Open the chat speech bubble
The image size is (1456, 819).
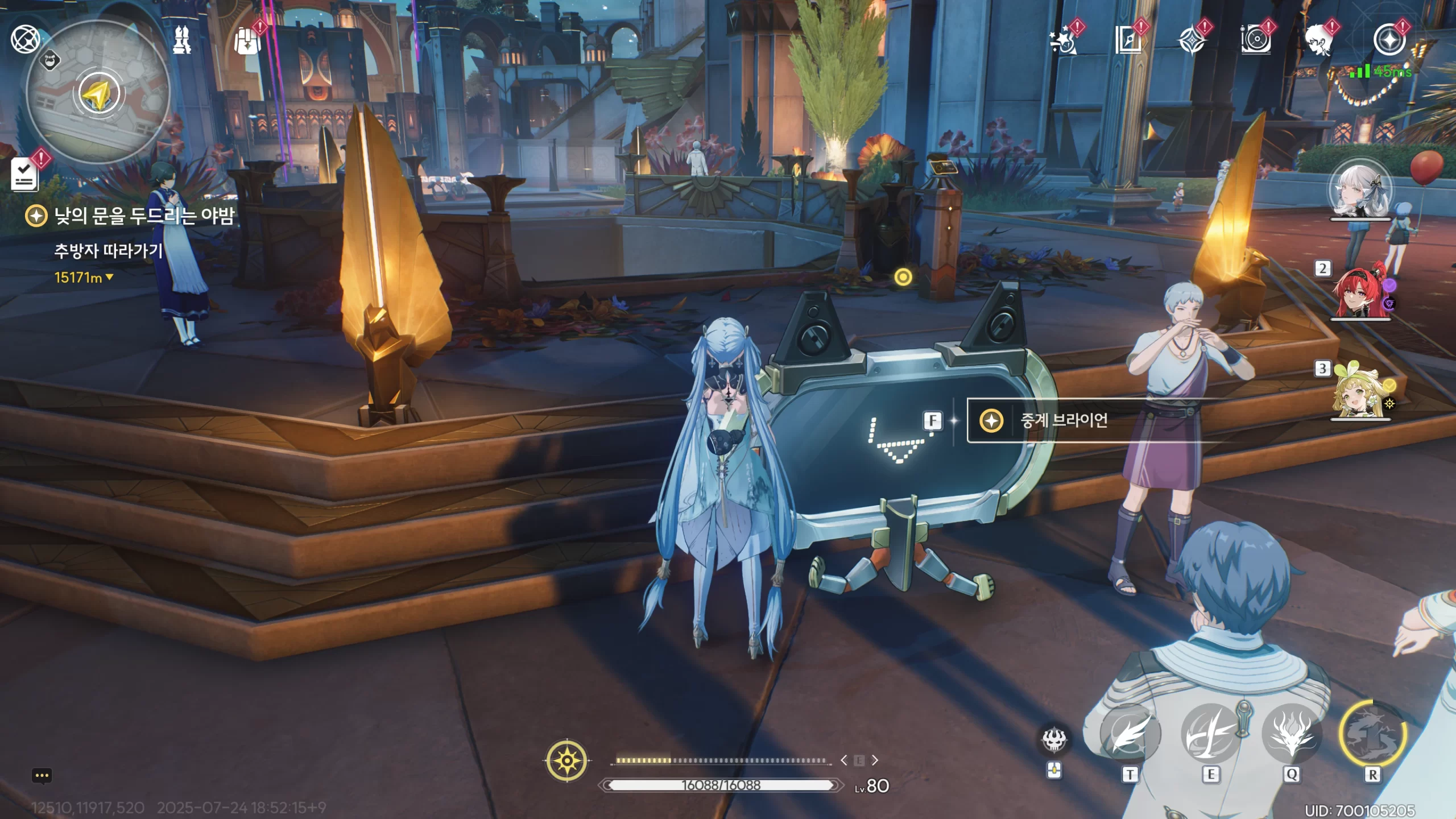click(42, 776)
